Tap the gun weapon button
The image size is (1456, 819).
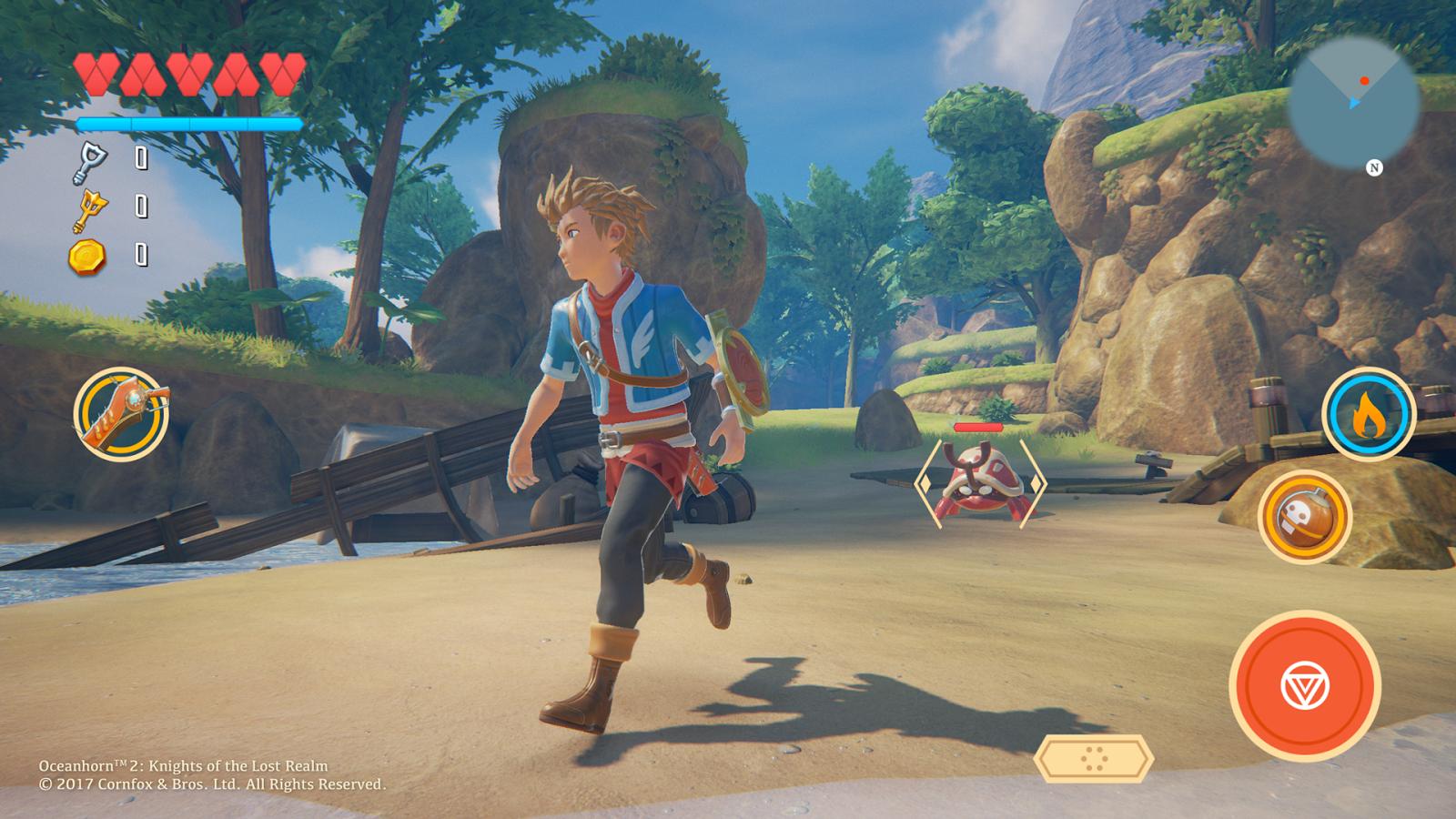(121, 414)
